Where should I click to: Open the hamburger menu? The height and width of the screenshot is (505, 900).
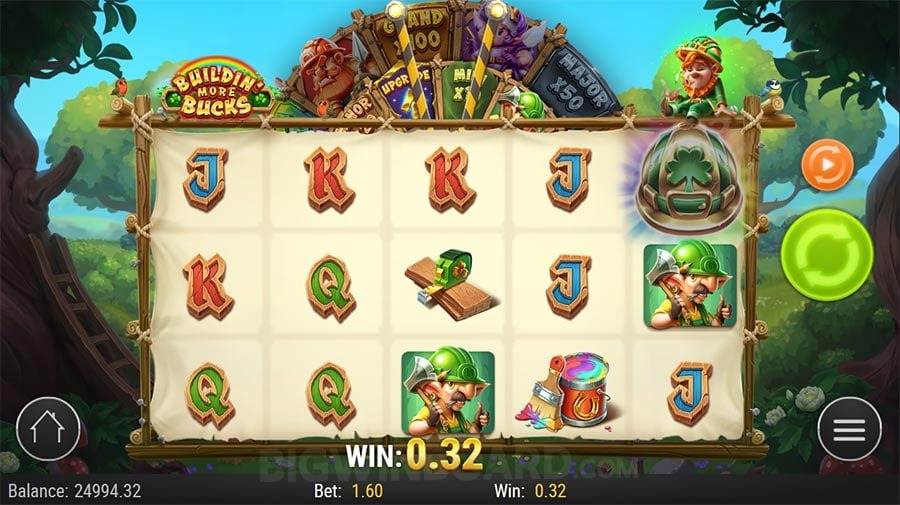click(849, 430)
